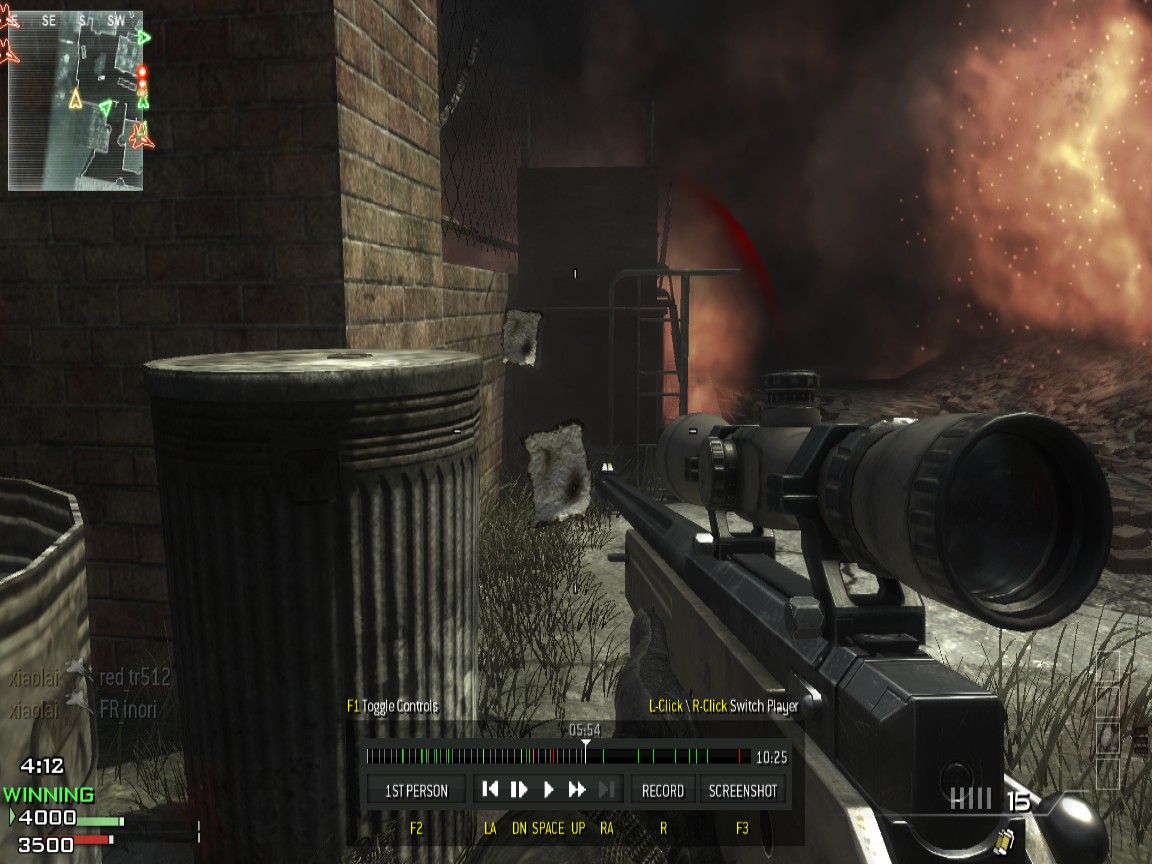Image resolution: width=1152 pixels, height=864 pixels.
Task: Capture the frame with the SCREENSHOT button
Action: click(742, 790)
